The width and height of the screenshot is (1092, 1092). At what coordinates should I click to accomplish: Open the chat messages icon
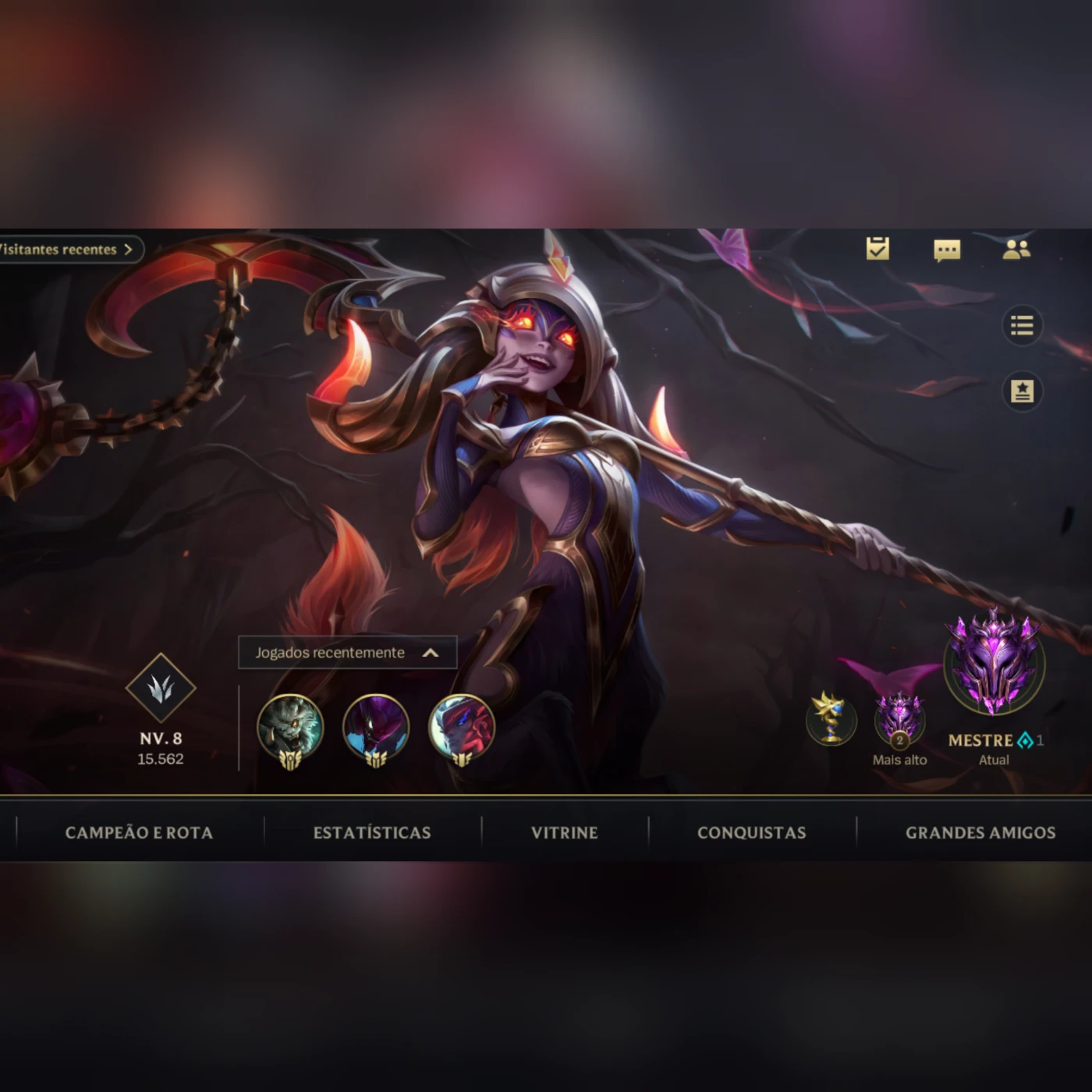pyautogui.click(x=947, y=249)
